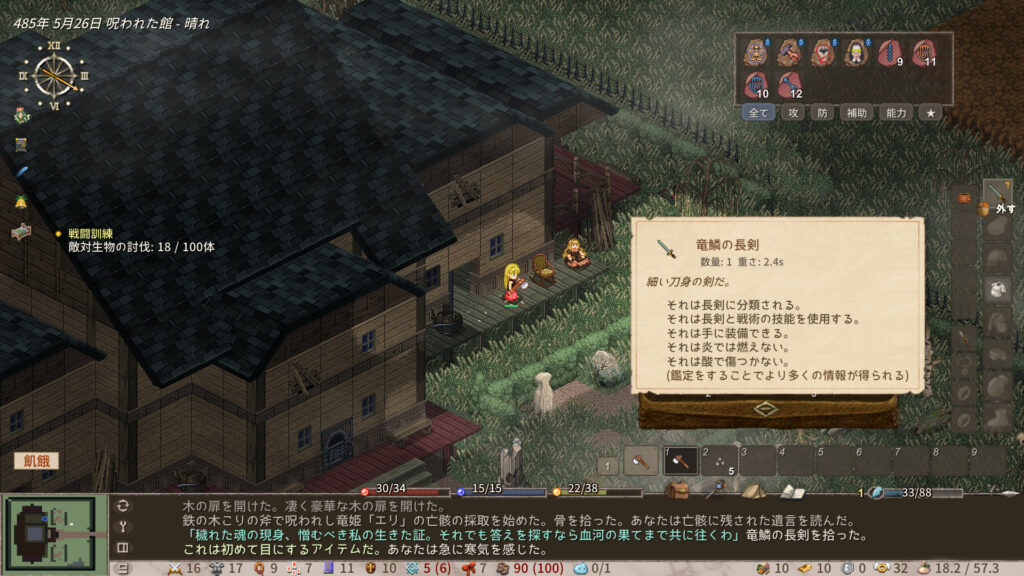This screenshot has width=1024, height=576.
Task: Use the blue arrow skill numbered 12
Action: coord(790,84)
